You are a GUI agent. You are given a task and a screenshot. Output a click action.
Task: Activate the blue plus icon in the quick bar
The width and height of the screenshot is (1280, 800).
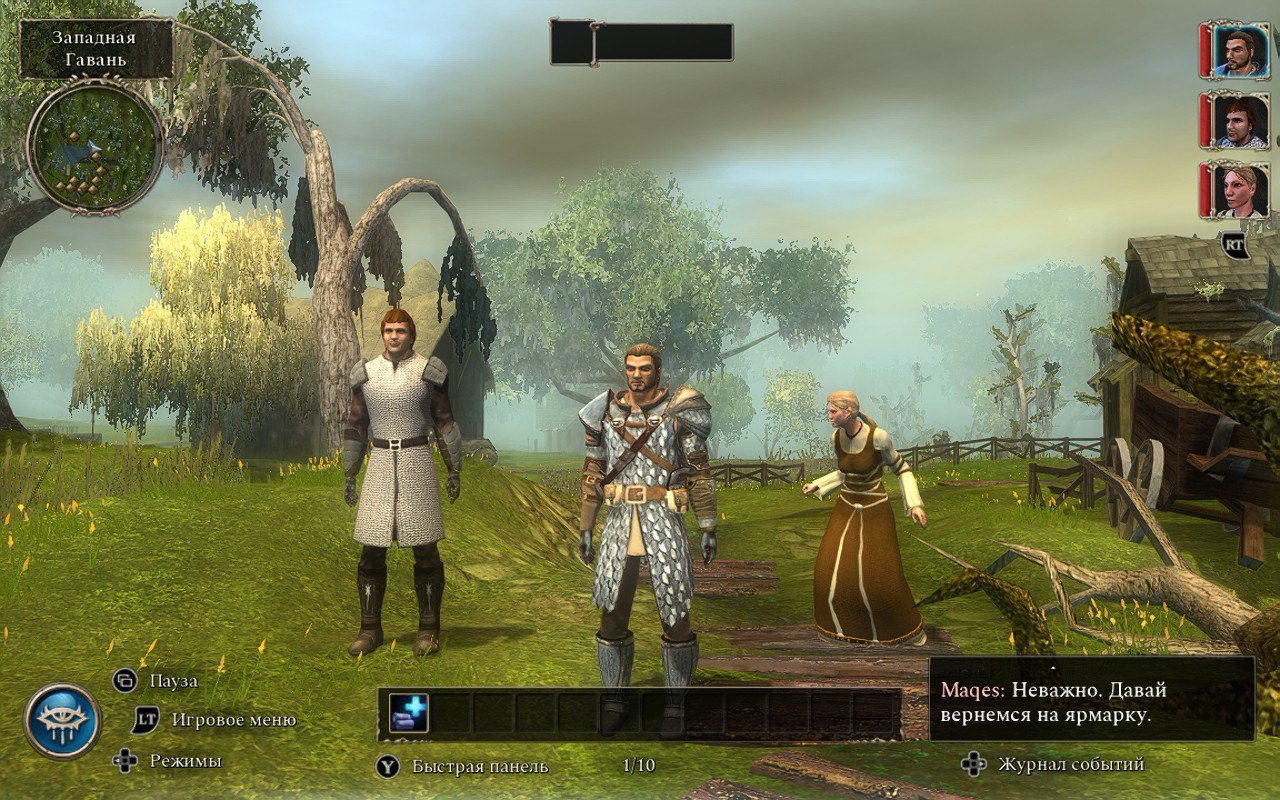click(x=408, y=713)
